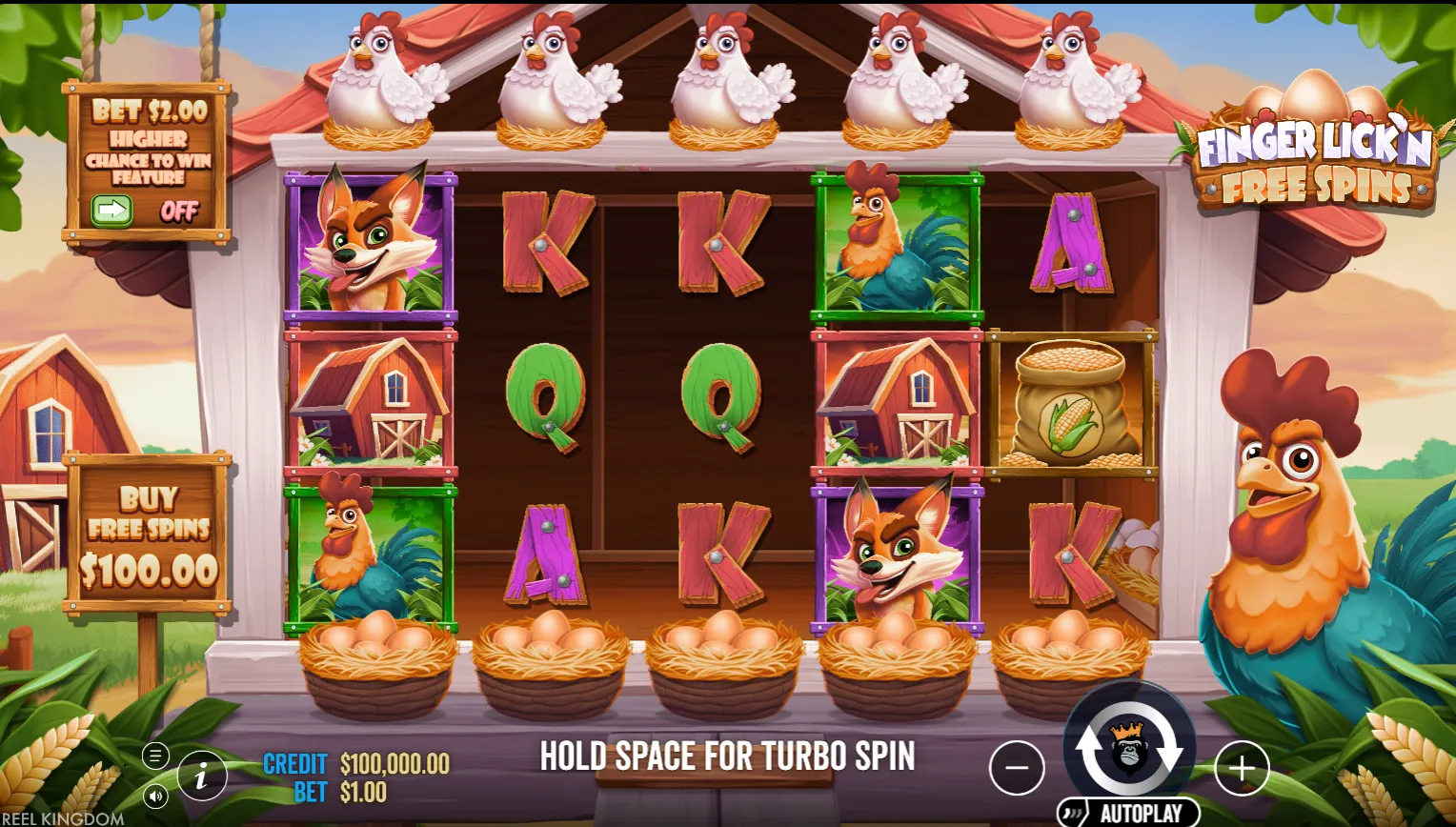Spin the reels with the gorilla button

pyautogui.click(x=1129, y=750)
